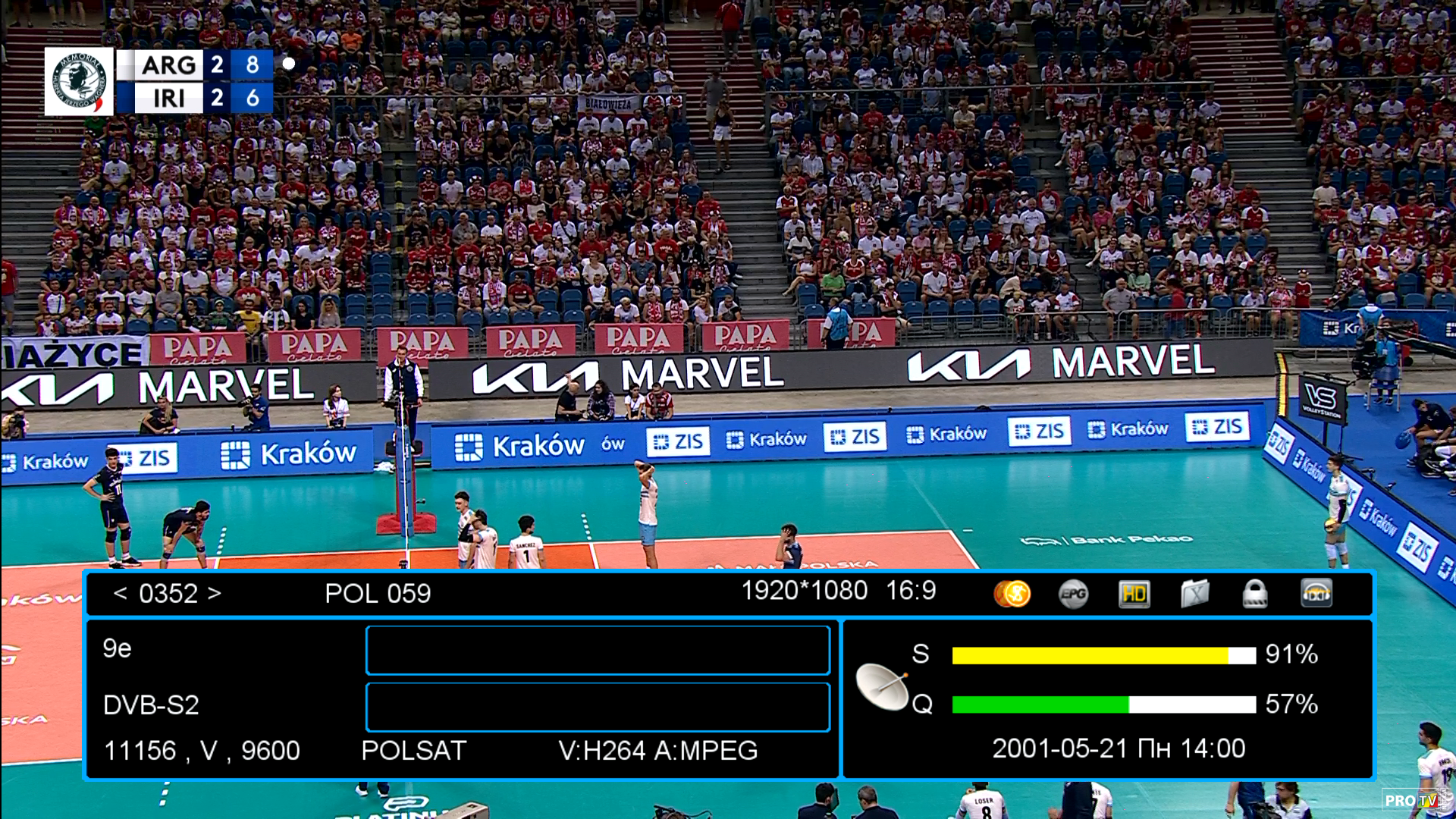Click the padlock channel lock icon
Image resolution: width=1456 pixels, height=819 pixels.
tap(1255, 594)
